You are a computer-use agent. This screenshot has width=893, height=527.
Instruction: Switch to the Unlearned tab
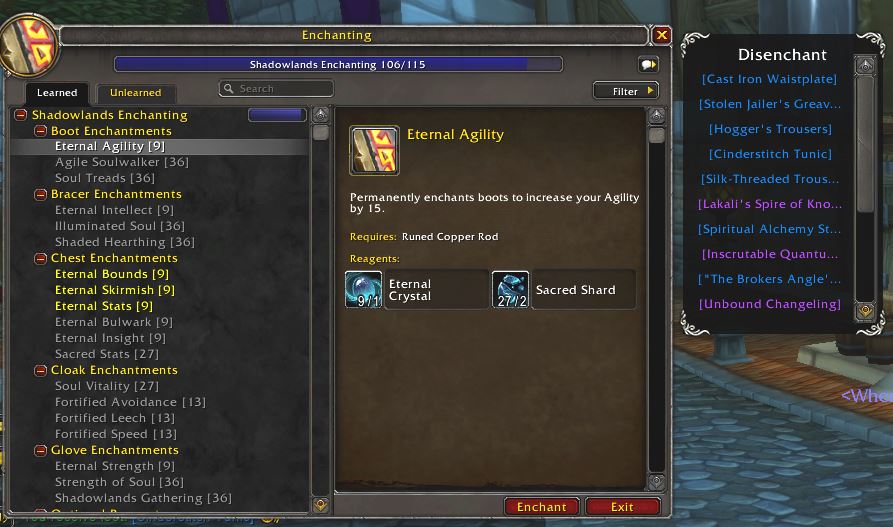136,93
